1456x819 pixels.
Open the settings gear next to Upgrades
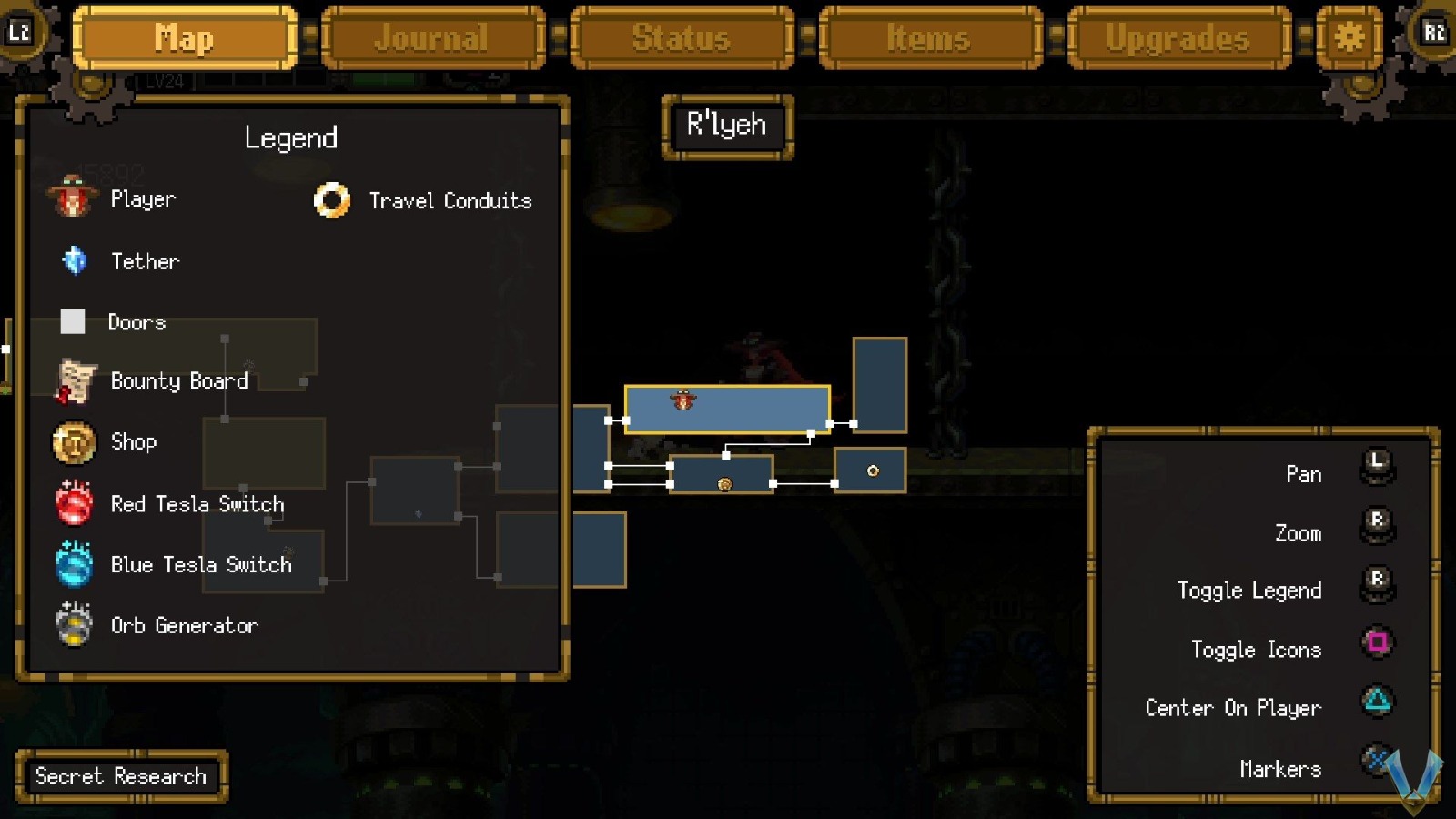[1349, 38]
